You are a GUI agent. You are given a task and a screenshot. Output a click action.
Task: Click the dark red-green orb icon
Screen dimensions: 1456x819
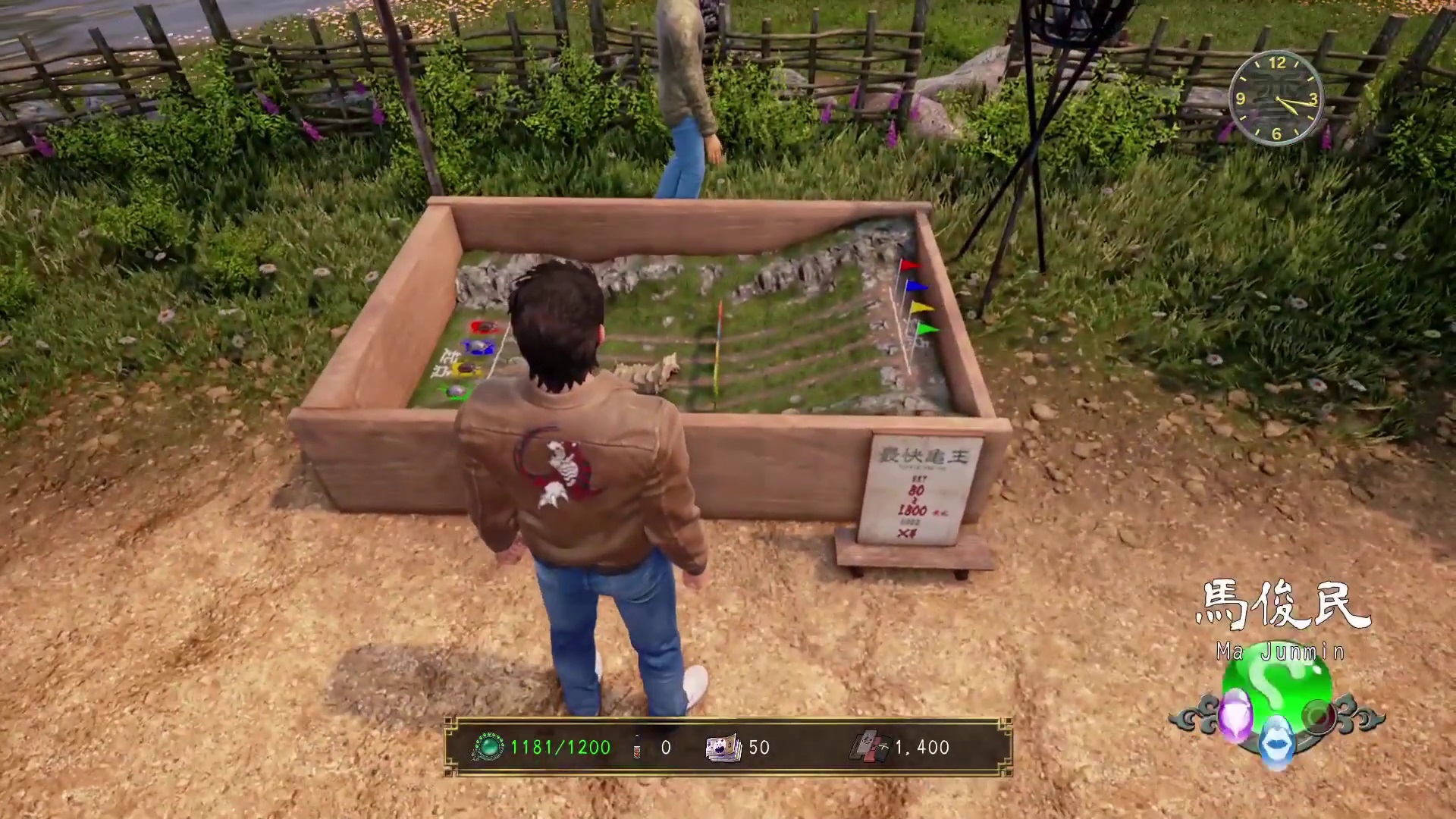coord(1319,716)
